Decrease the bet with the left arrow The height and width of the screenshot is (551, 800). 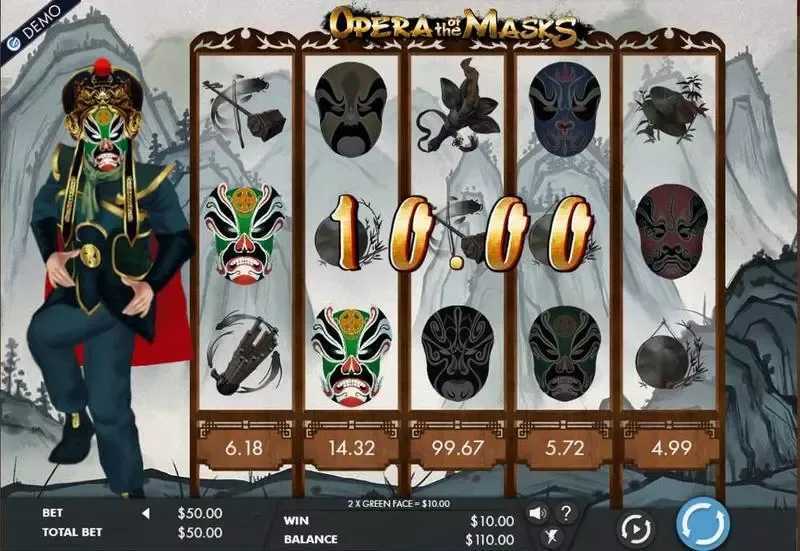144,513
